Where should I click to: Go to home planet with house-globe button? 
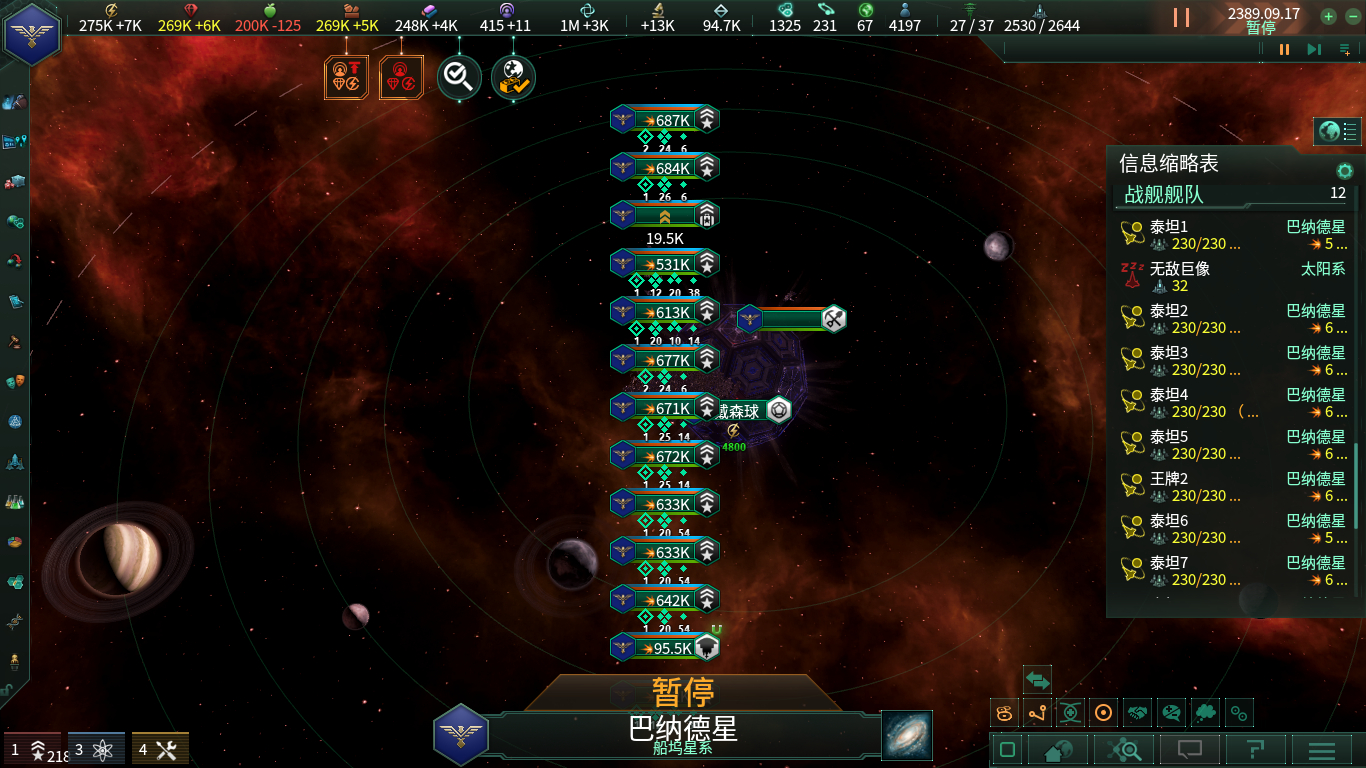tap(1058, 749)
